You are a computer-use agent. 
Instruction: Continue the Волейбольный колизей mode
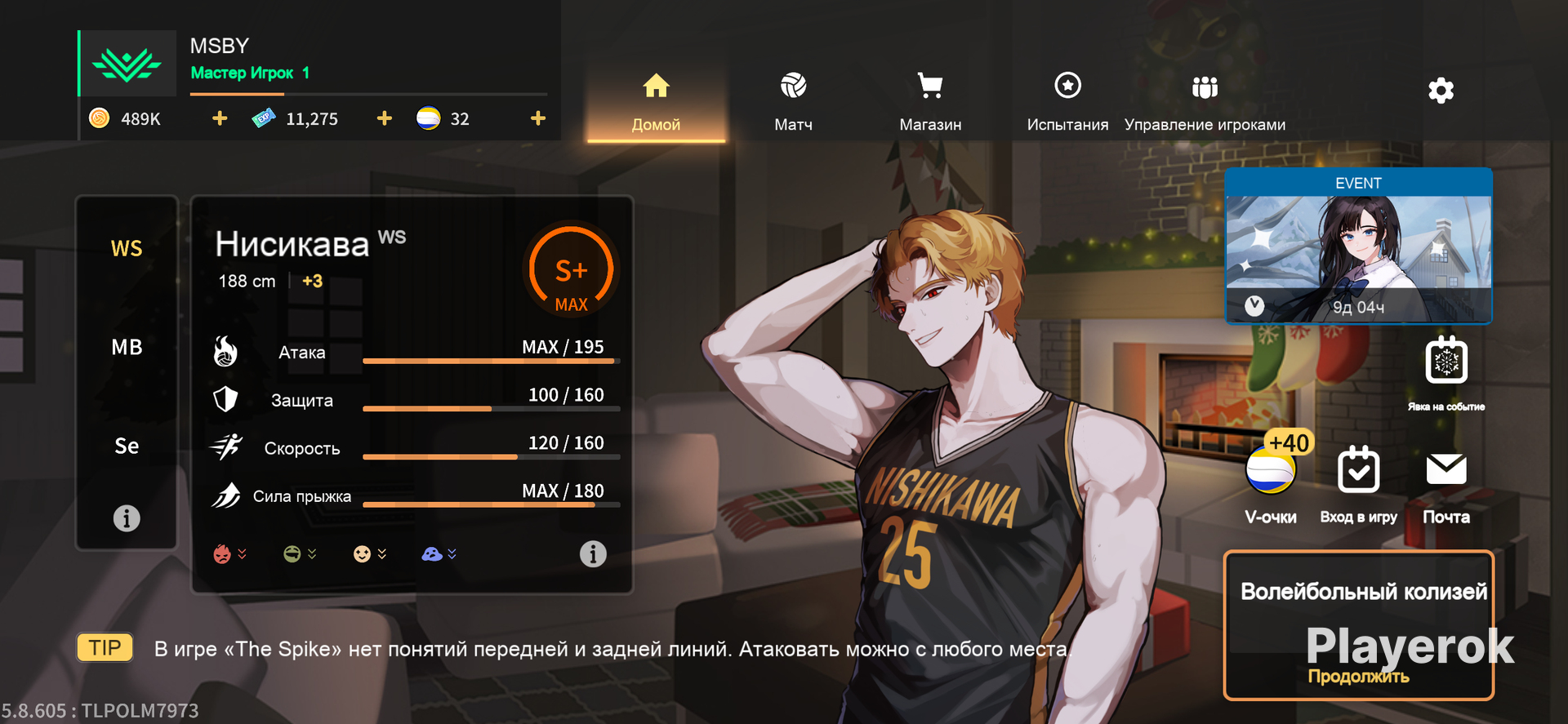pos(1358,625)
